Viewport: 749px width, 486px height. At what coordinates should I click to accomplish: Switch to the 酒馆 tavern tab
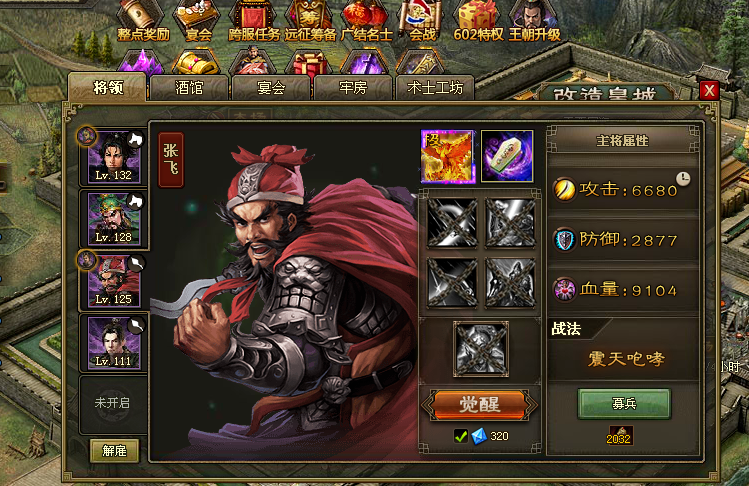pos(189,88)
